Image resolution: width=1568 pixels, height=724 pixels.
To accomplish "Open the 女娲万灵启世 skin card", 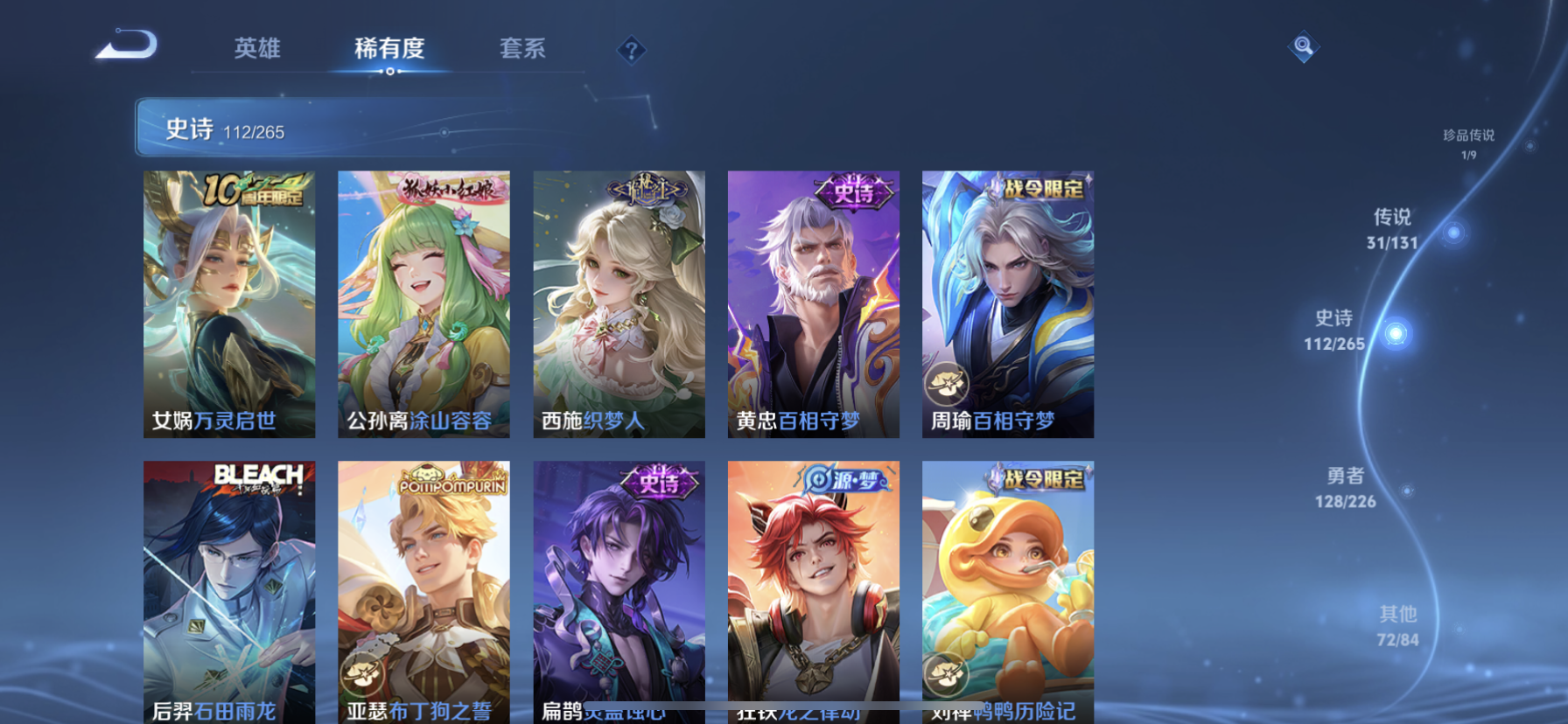I will (227, 303).
